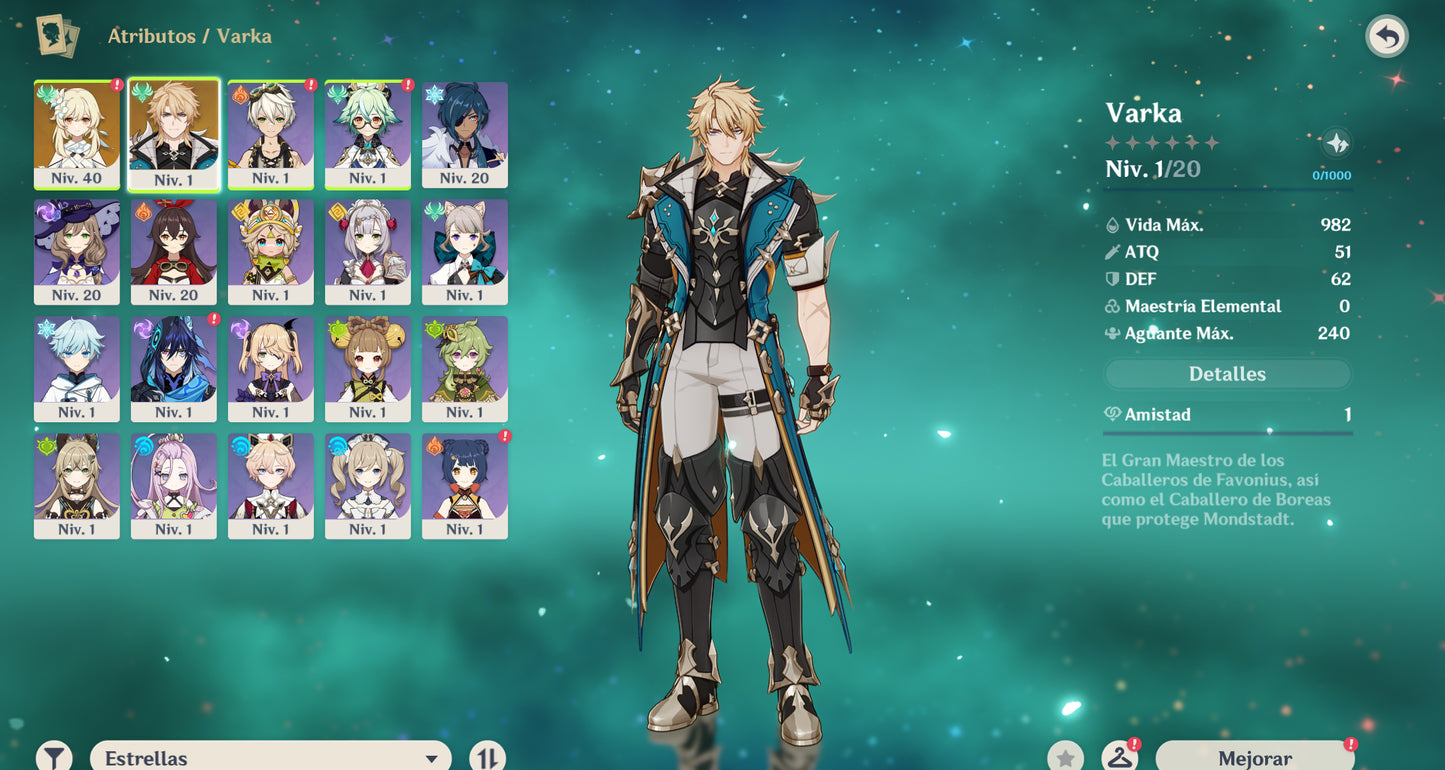Click the sort order icon beside Estrellas

pyautogui.click(x=489, y=758)
